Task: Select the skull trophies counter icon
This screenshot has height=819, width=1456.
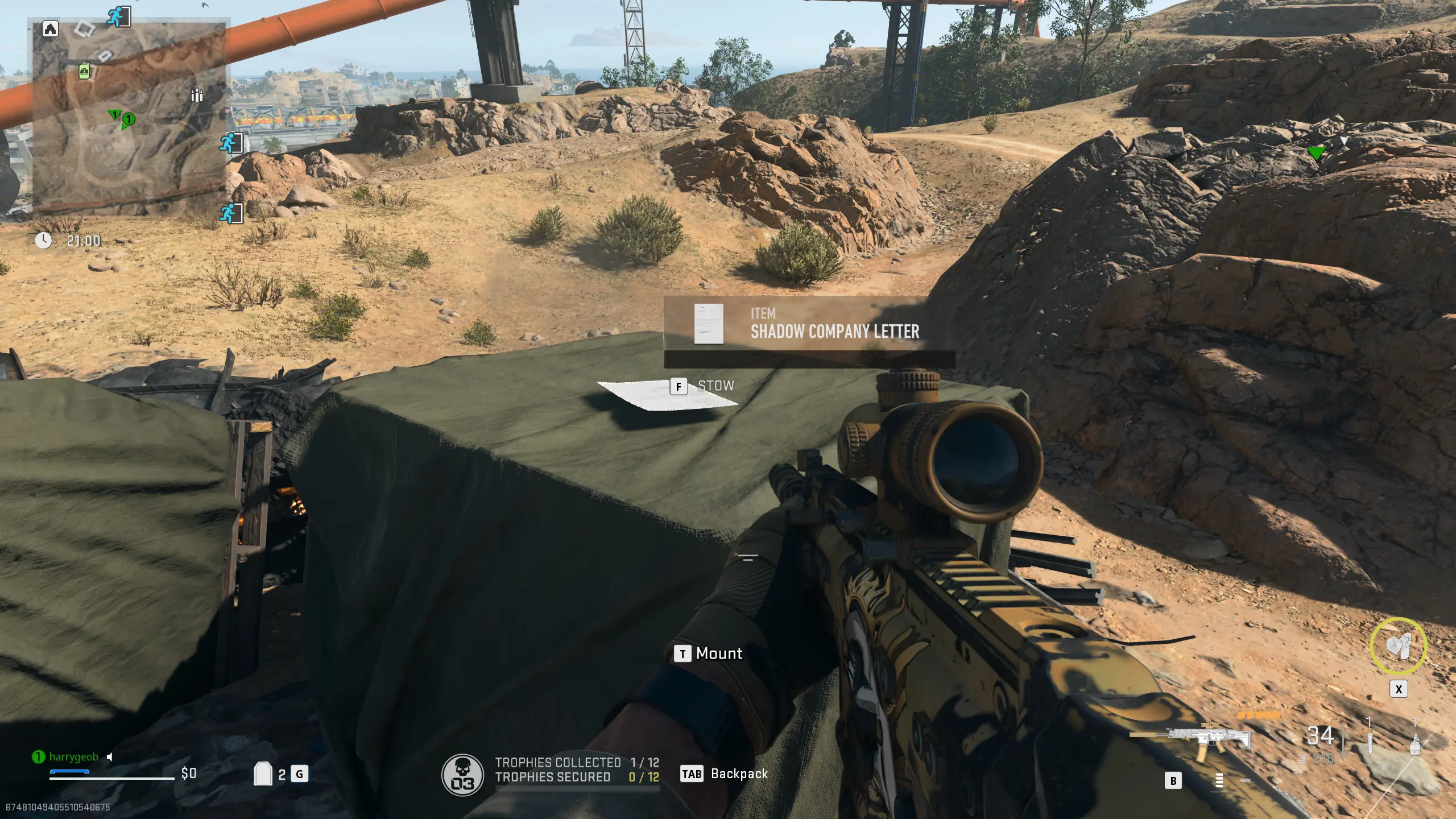Action: pos(464,773)
